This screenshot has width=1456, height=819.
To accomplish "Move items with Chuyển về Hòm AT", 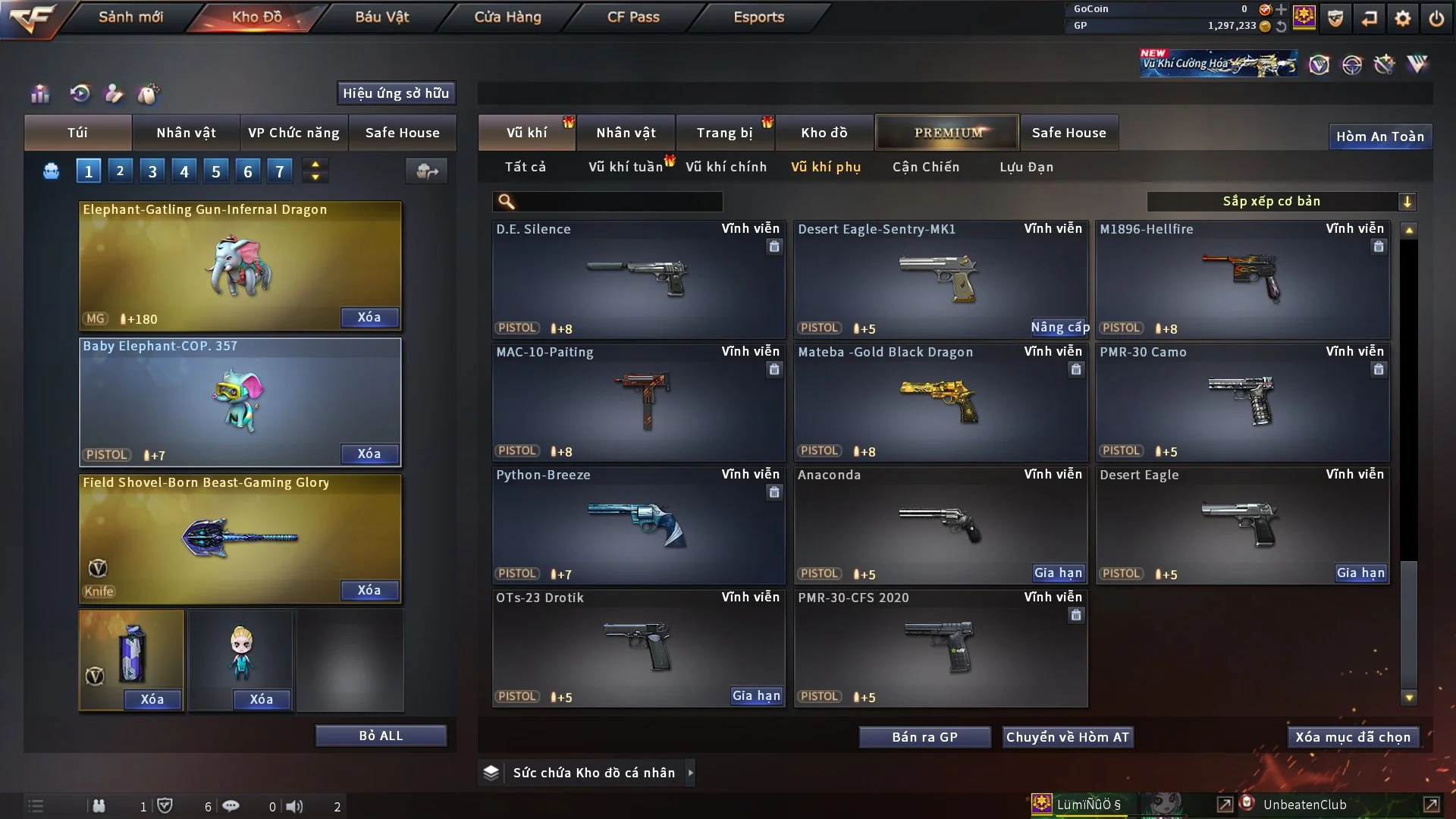I will point(1067,737).
